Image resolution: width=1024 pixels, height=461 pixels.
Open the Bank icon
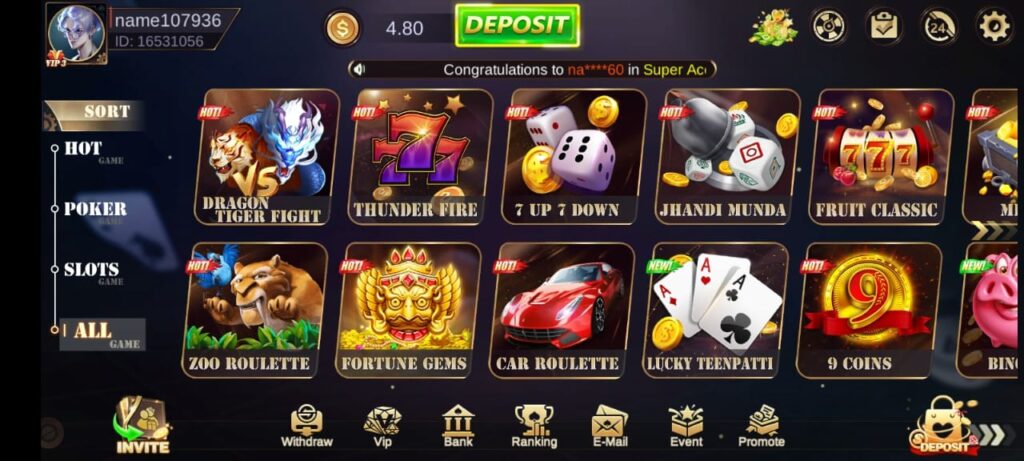point(457,425)
